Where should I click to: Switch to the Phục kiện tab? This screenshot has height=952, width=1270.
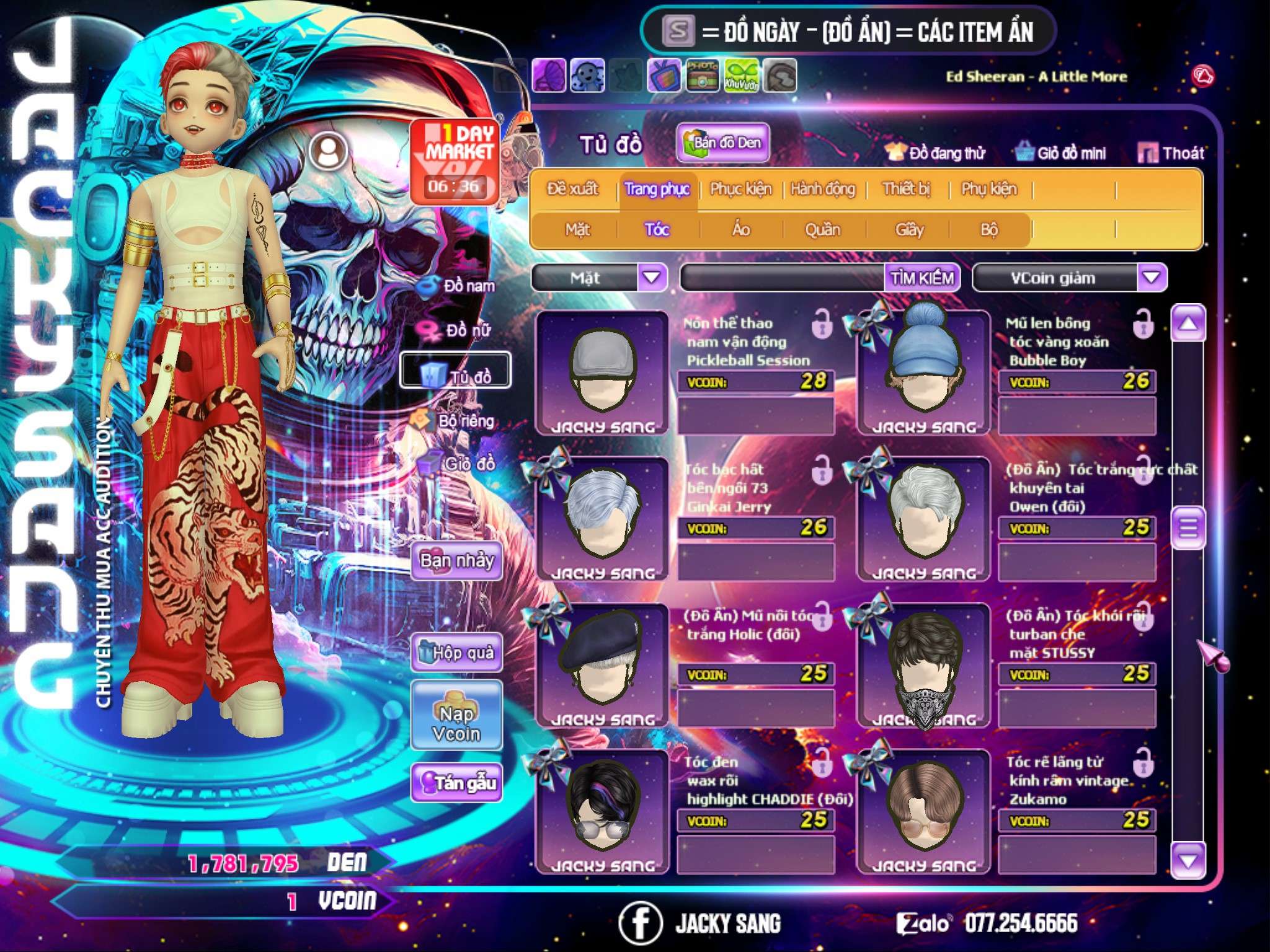tap(740, 189)
